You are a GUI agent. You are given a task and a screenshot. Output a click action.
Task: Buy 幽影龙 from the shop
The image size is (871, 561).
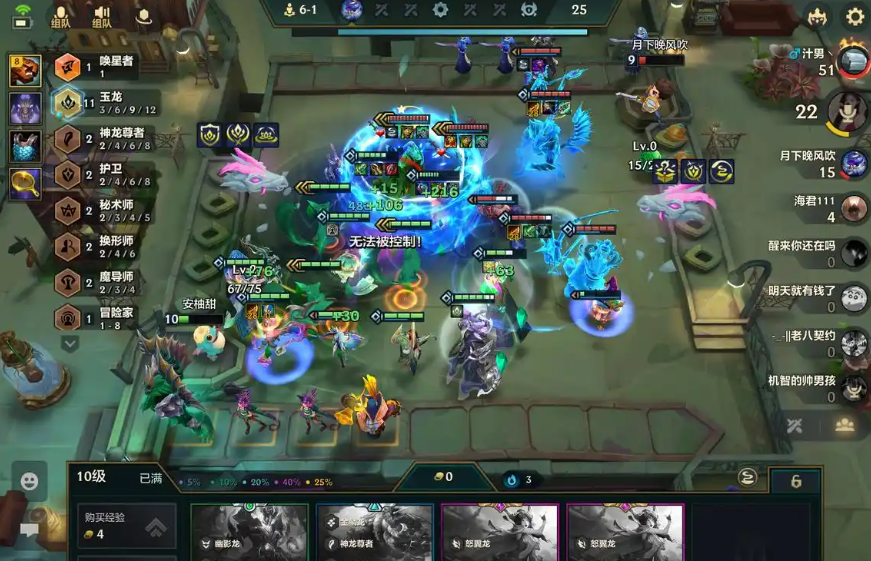click(x=249, y=531)
